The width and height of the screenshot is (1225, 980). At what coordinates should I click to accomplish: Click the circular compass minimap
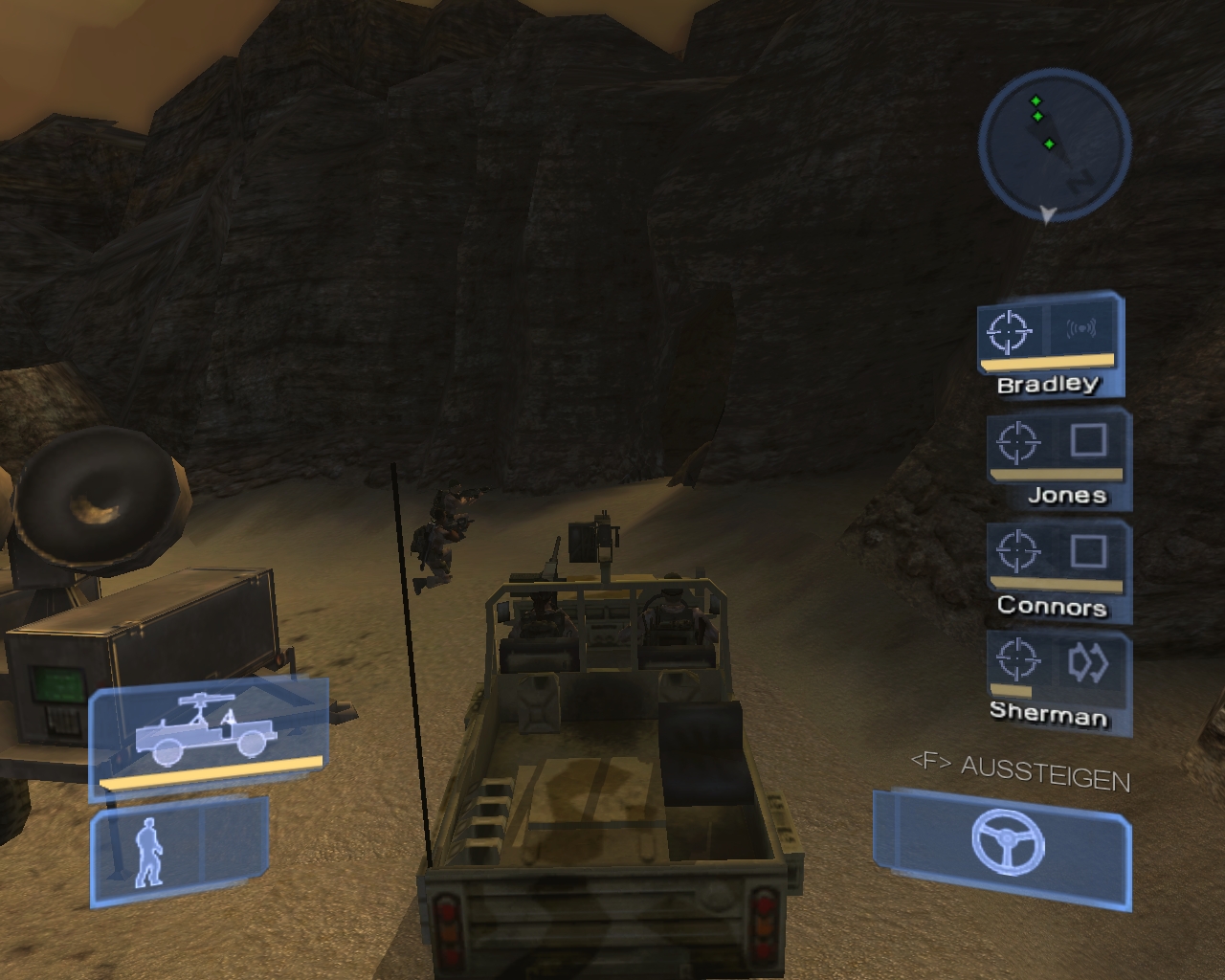click(1054, 145)
